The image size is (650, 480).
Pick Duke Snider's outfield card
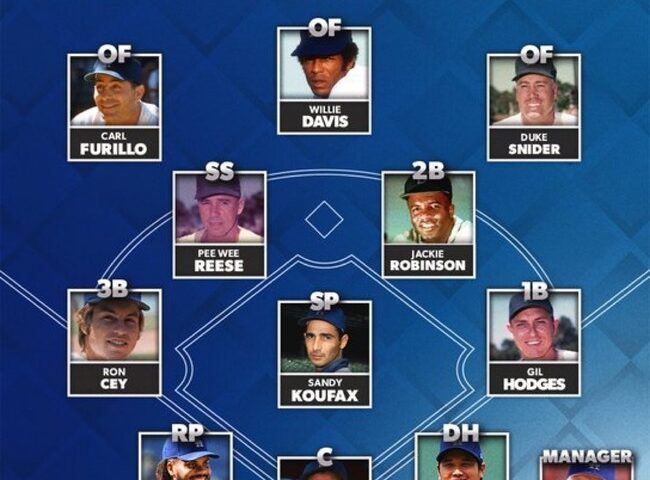(533, 108)
